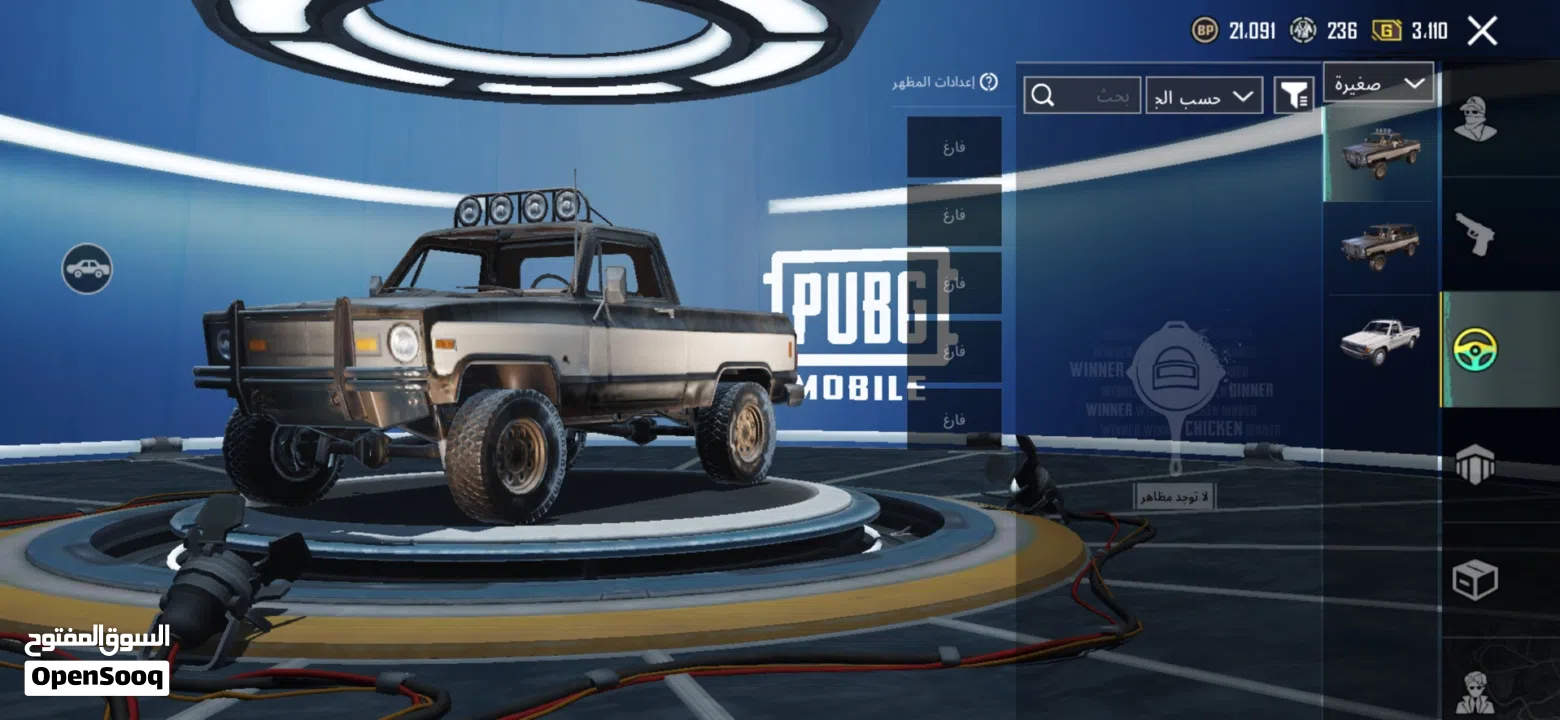Open the إعدادات المظهر help icon
This screenshot has width=1560, height=720.
click(x=988, y=82)
